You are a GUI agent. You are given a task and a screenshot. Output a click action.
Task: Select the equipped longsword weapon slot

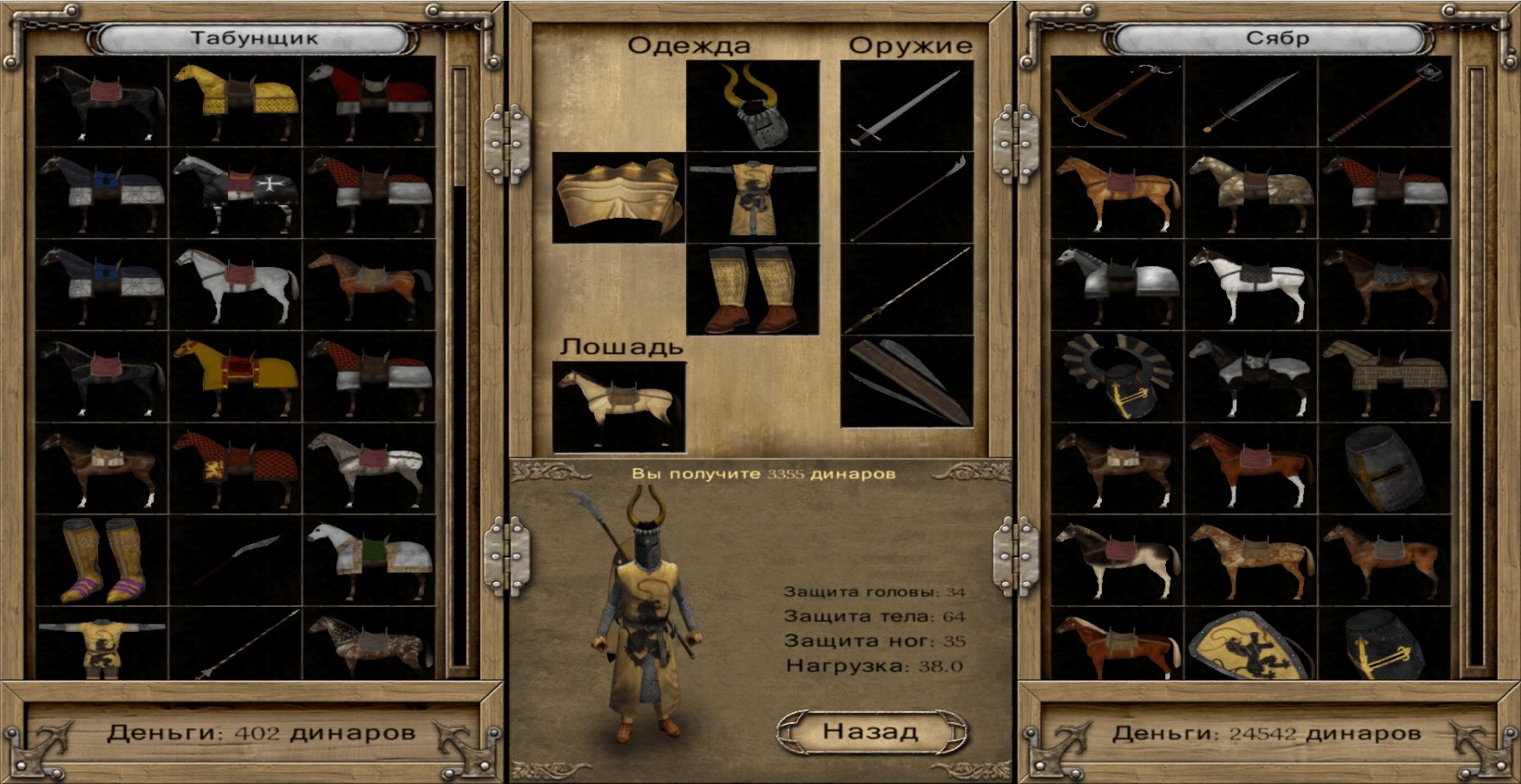coord(907,106)
